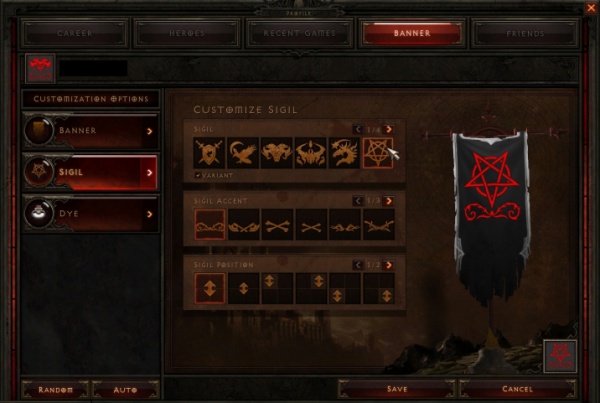Select the dragon head sigil
Image resolution: width=600 pixels, height=403 pixels.
344,152
